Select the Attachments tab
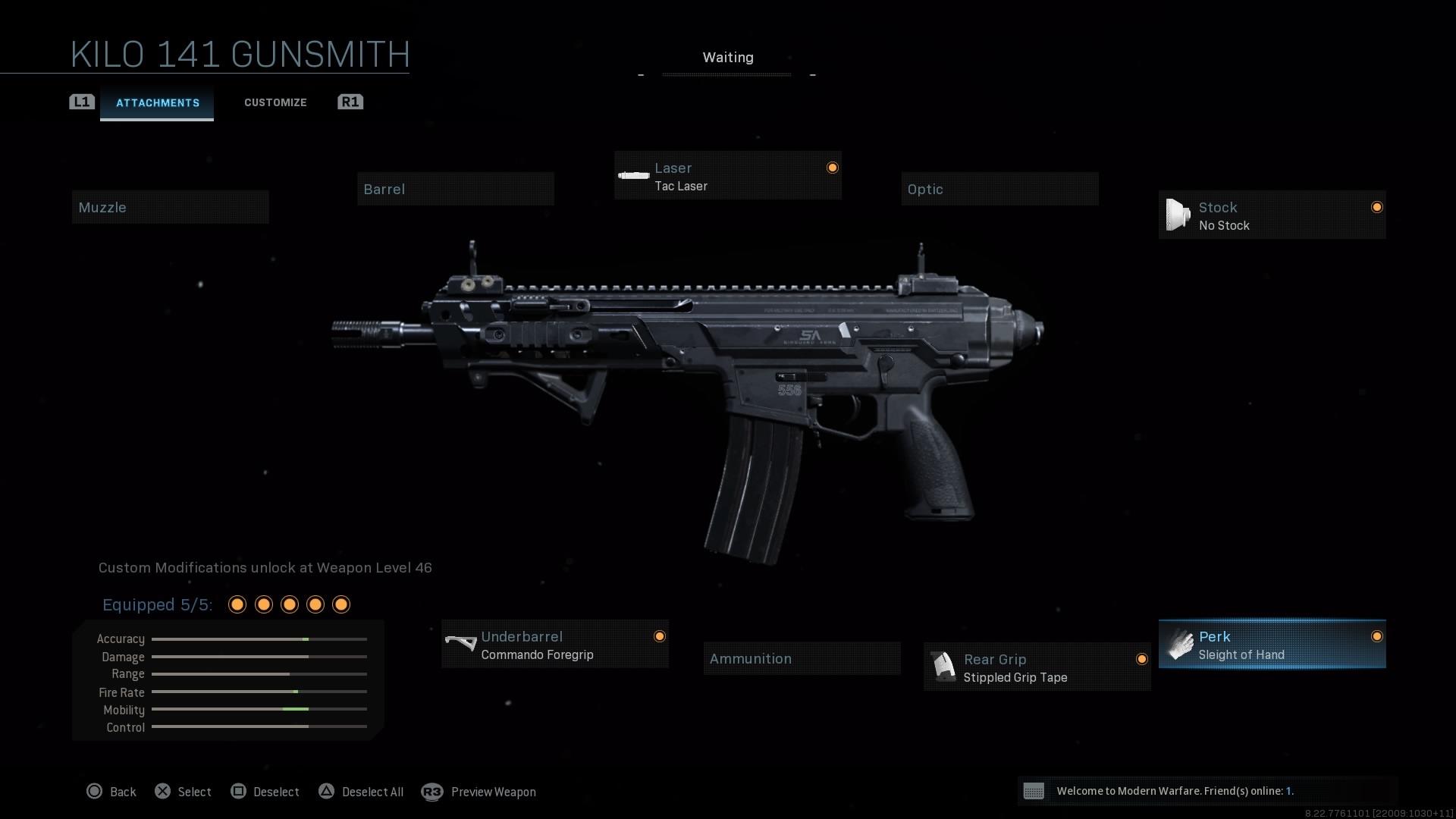The image size is (1456, 819). (x=157, y=102)
